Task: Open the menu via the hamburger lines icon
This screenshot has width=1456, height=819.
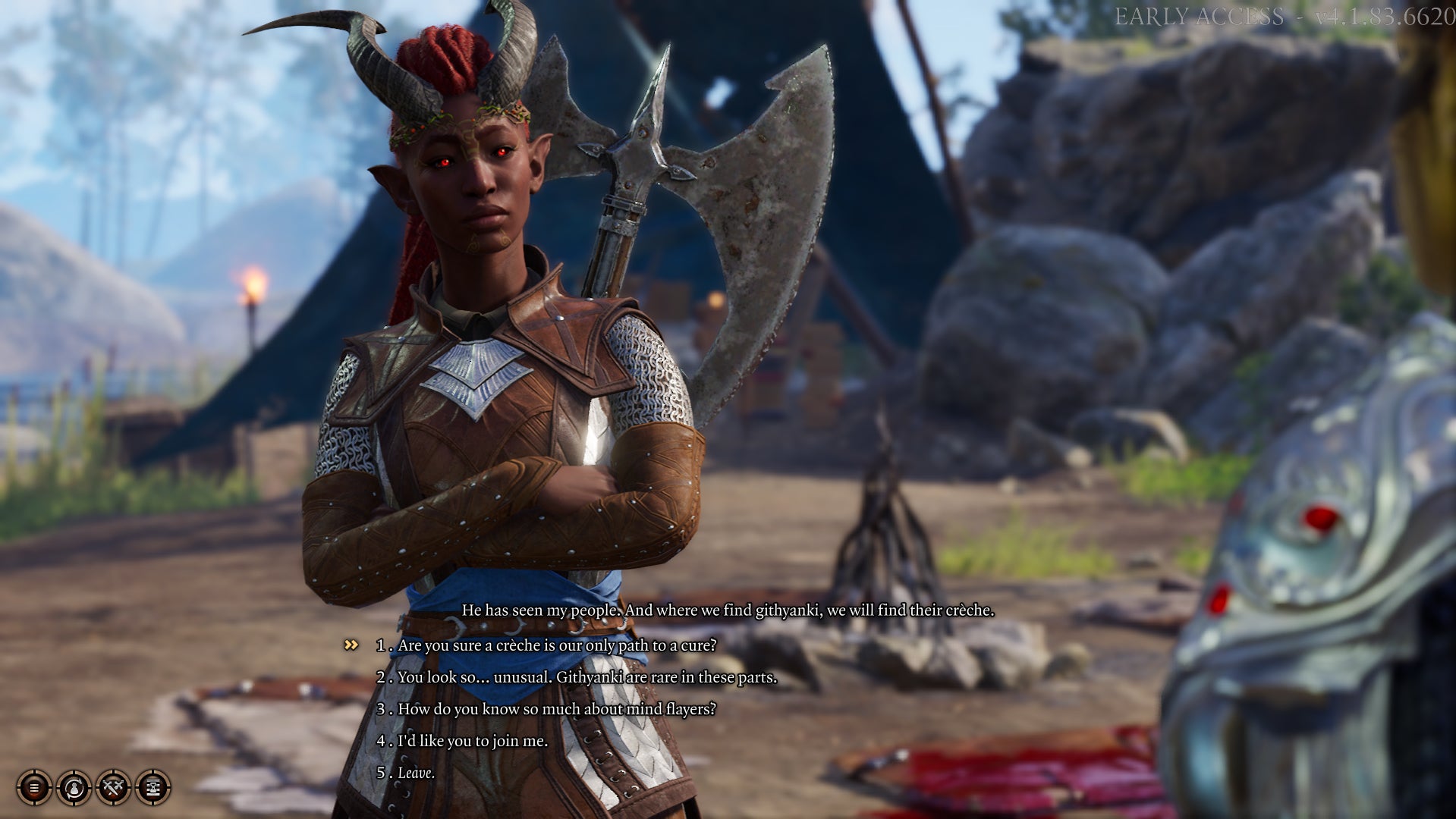Action: pyautogui.click(x=34, y=787)
